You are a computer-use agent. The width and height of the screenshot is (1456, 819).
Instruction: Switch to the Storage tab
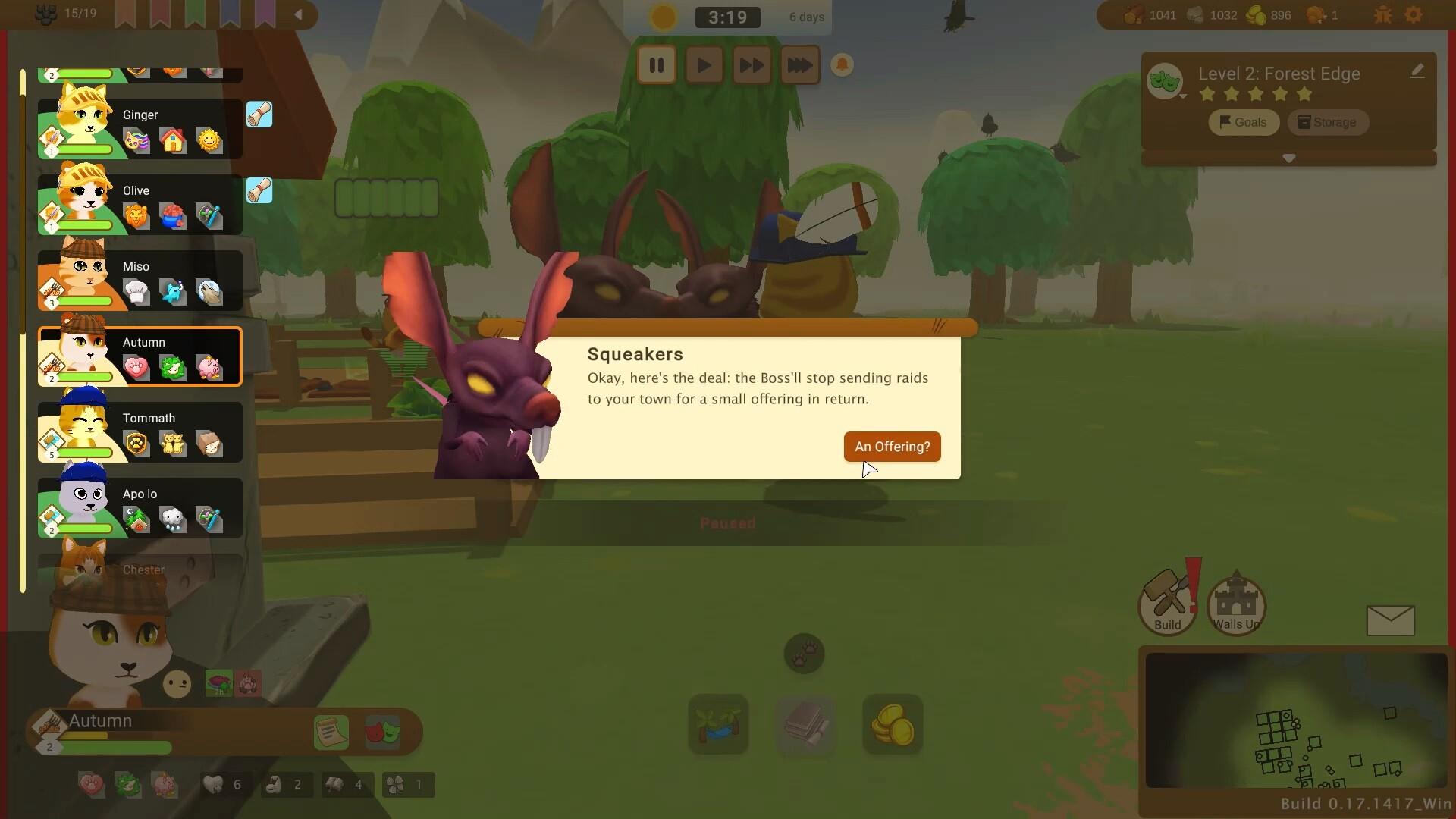tap(1328, 122)
